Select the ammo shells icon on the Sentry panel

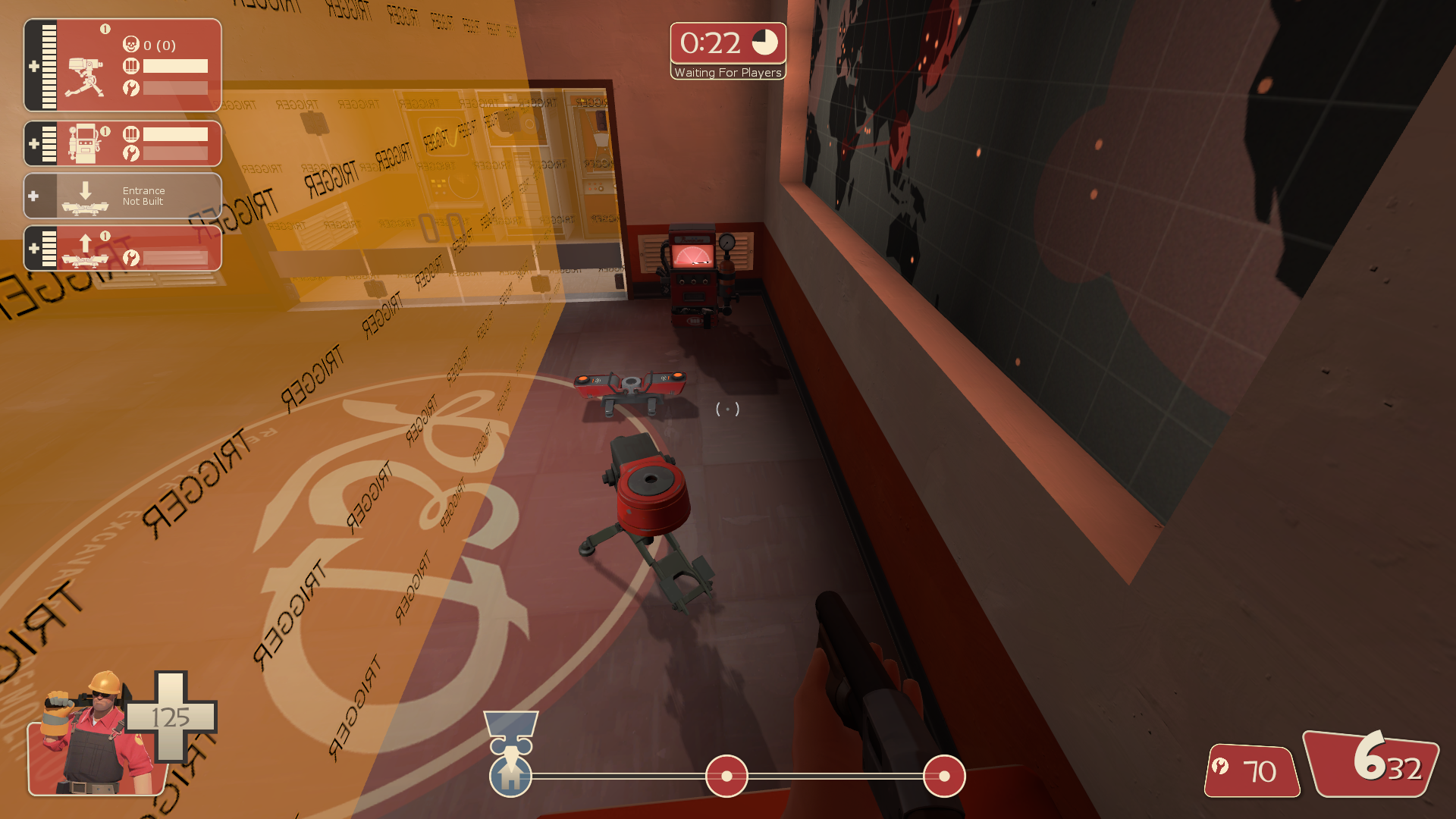pos(130,67)
